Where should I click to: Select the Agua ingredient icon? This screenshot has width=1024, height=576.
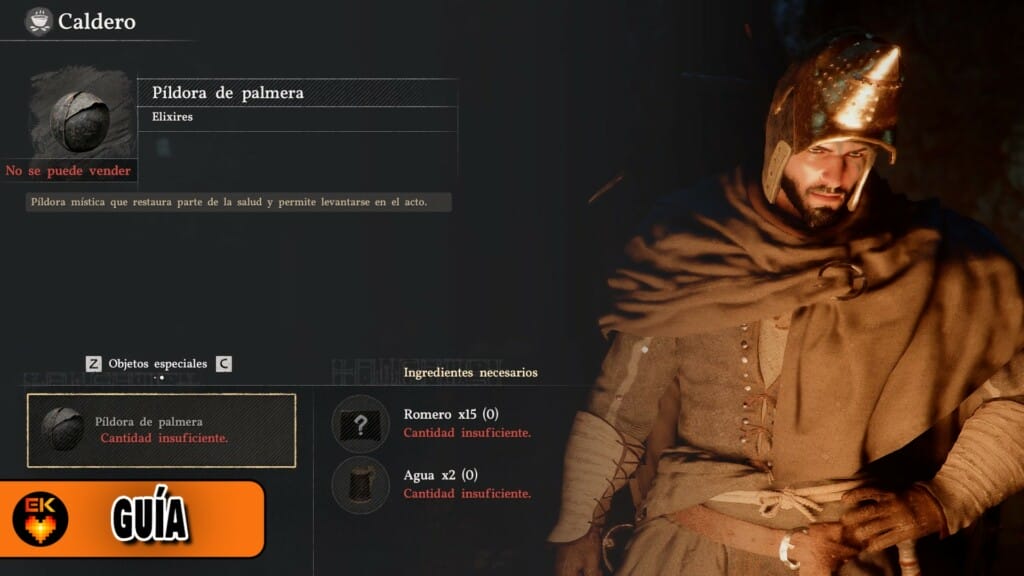(361, 484)
